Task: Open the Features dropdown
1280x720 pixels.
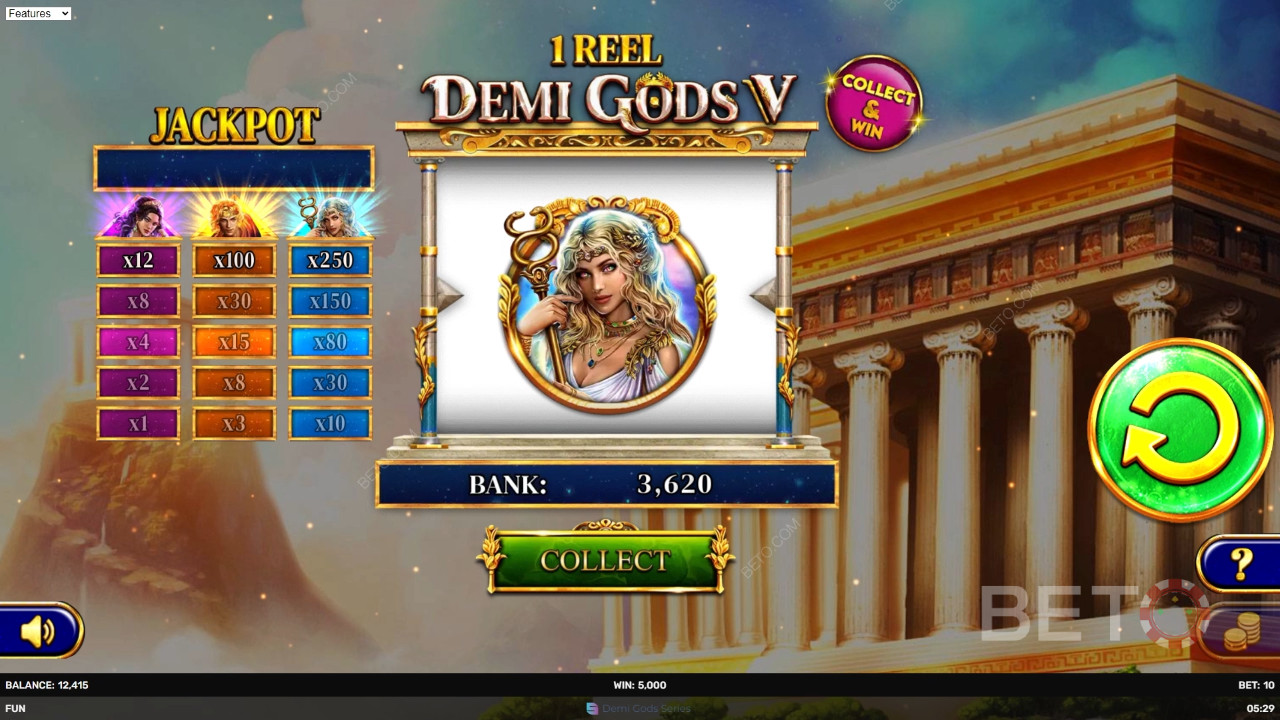Action: click(x=38, y=13)
